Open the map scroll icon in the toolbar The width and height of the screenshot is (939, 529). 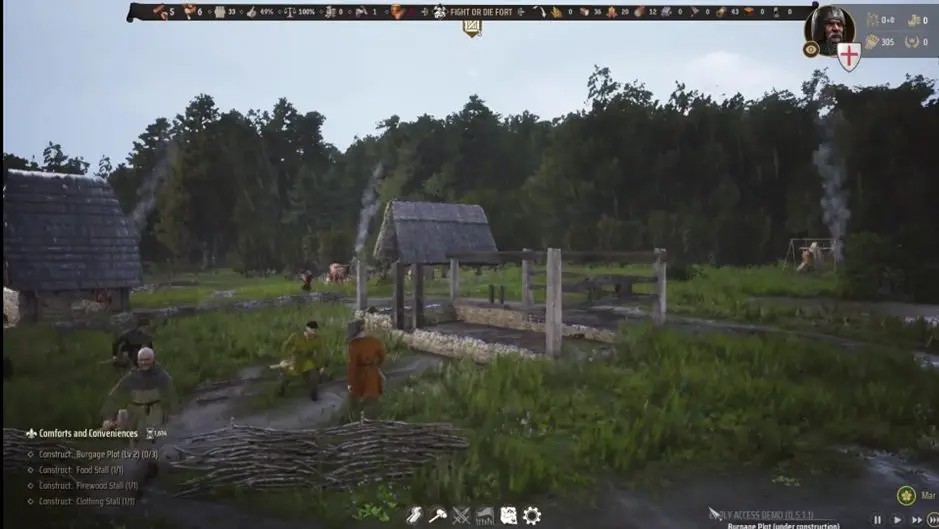click(508, 515)
